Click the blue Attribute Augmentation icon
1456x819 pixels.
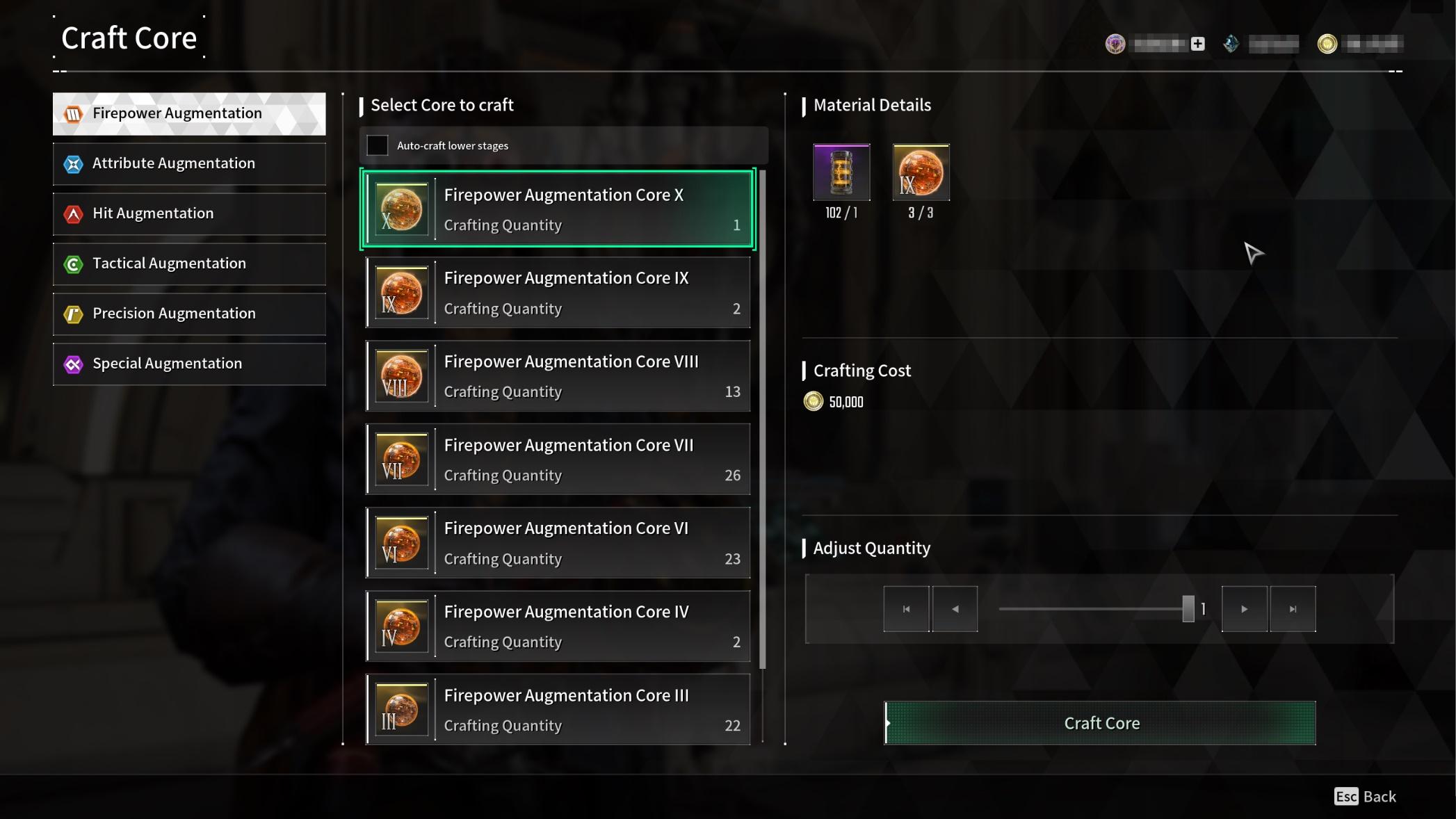point(73,163)
